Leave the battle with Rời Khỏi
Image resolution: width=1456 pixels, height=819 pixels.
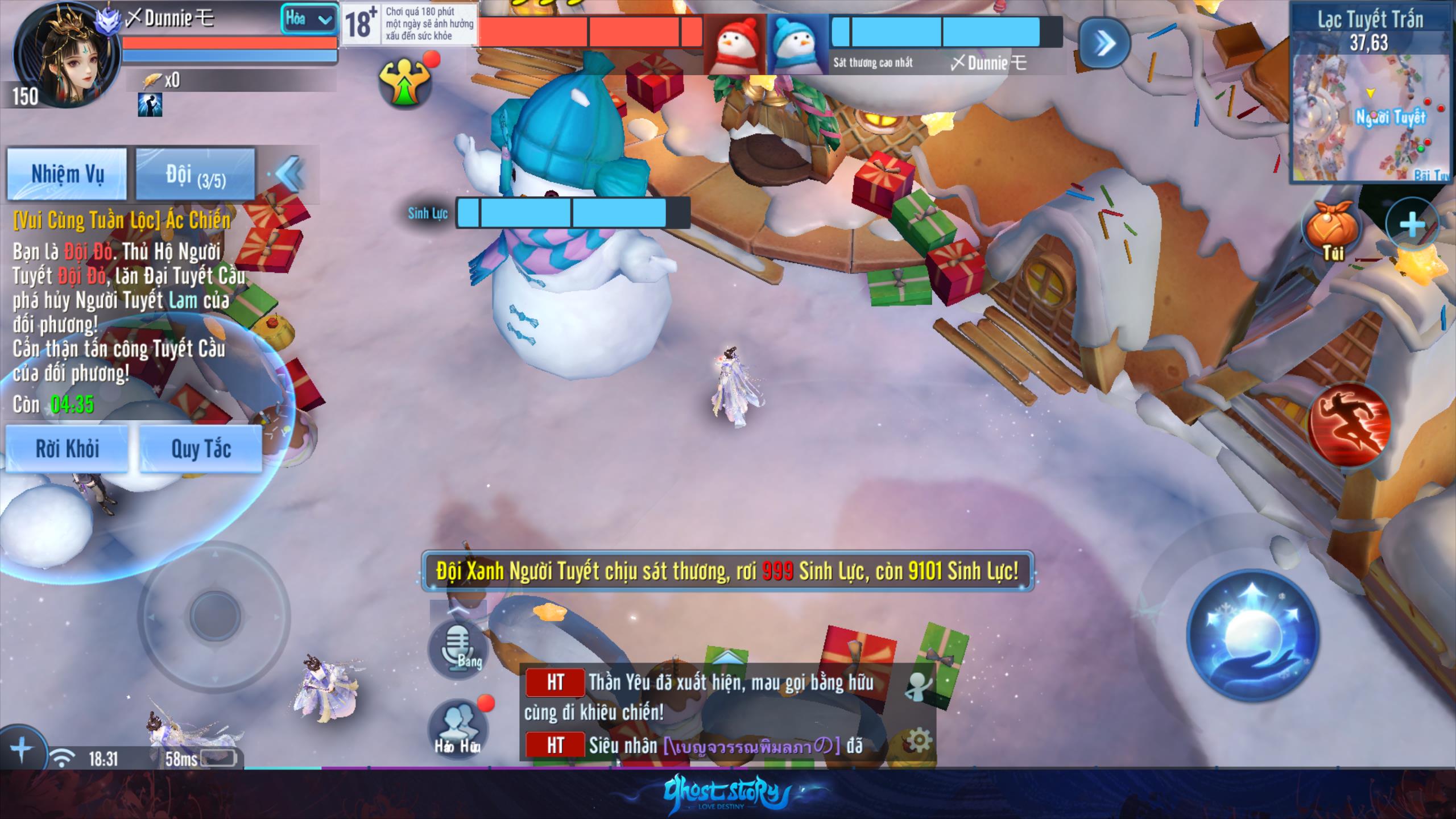[67, 449]
